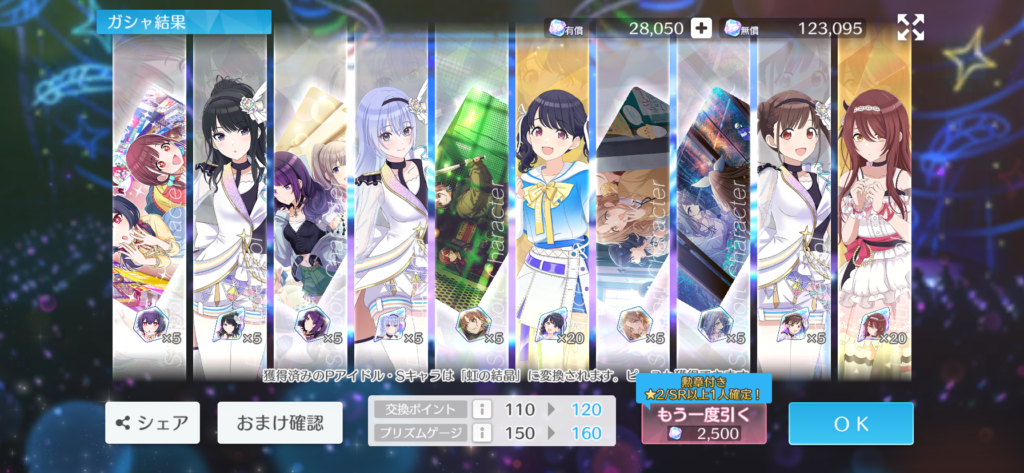Toggle the fullscreen arrows icon
The image size is (1024, 473).
910,28
